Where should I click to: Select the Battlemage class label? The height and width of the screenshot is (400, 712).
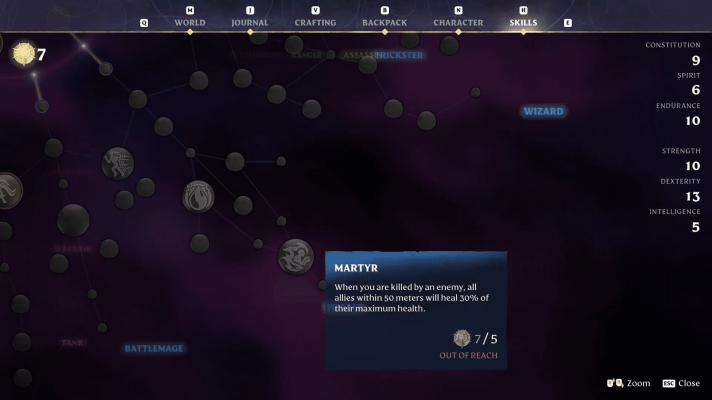click(154, 348)
